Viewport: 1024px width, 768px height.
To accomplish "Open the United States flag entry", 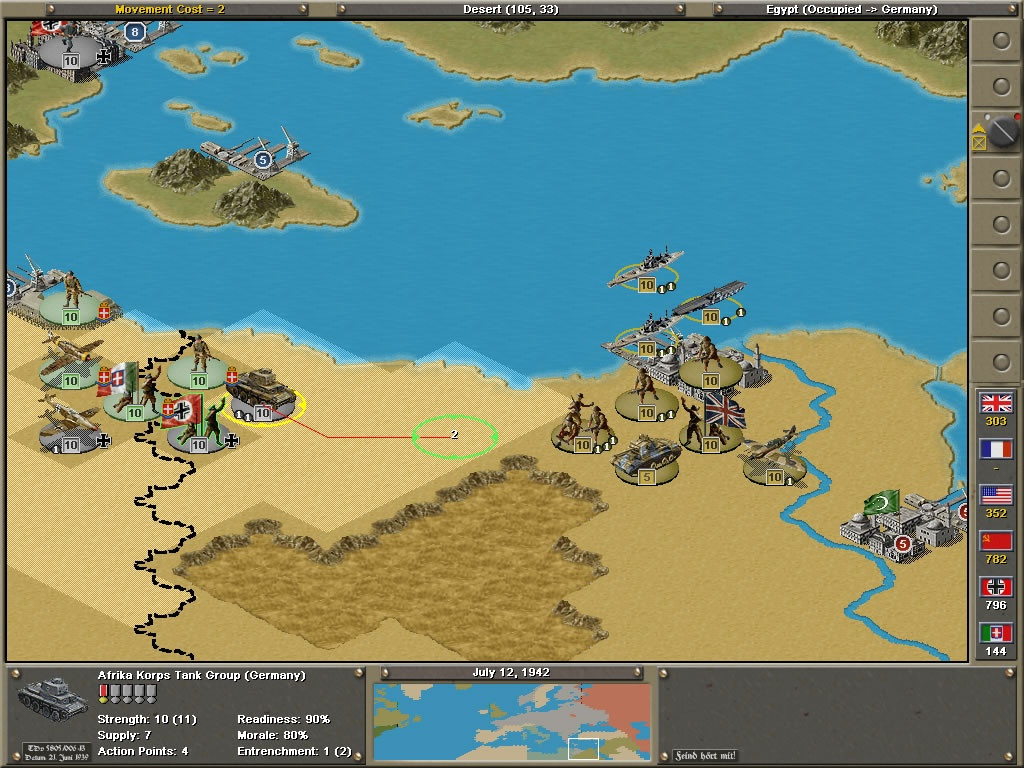I will 996,495.
